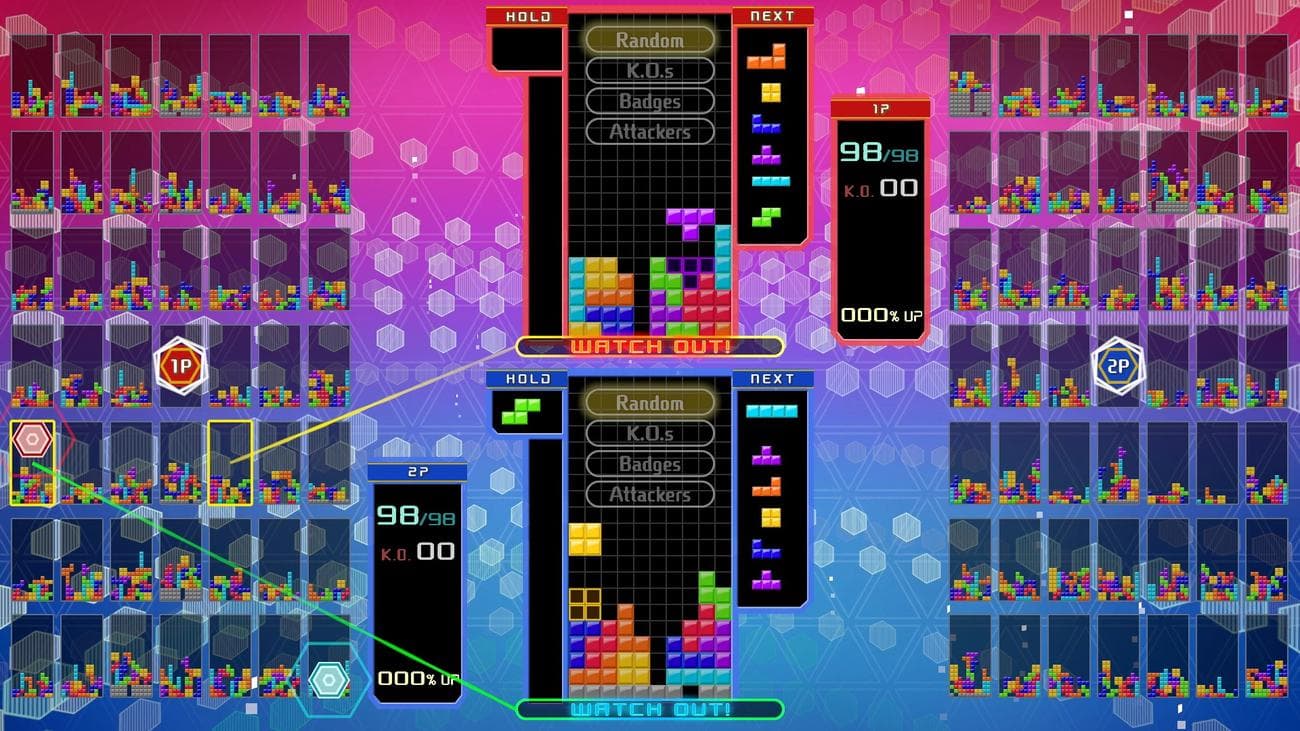1300x731 pixels.
Task: Select K.O.s targeting mode for top player
Action: pyautogui.click(x=649, y=71)
